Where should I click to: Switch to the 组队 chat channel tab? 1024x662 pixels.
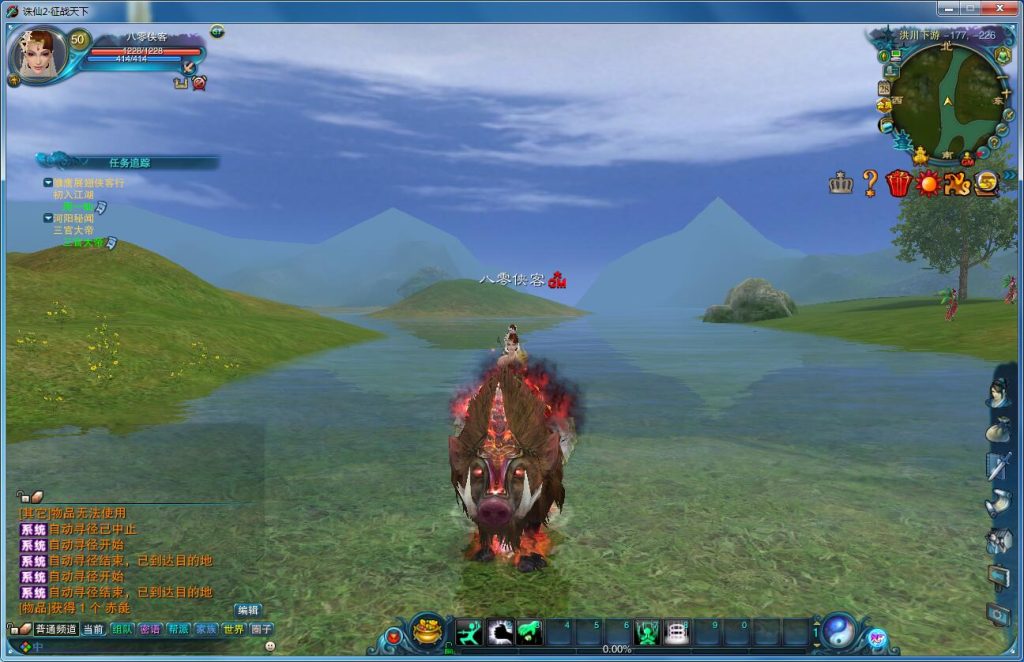click(x=122, y=629)
